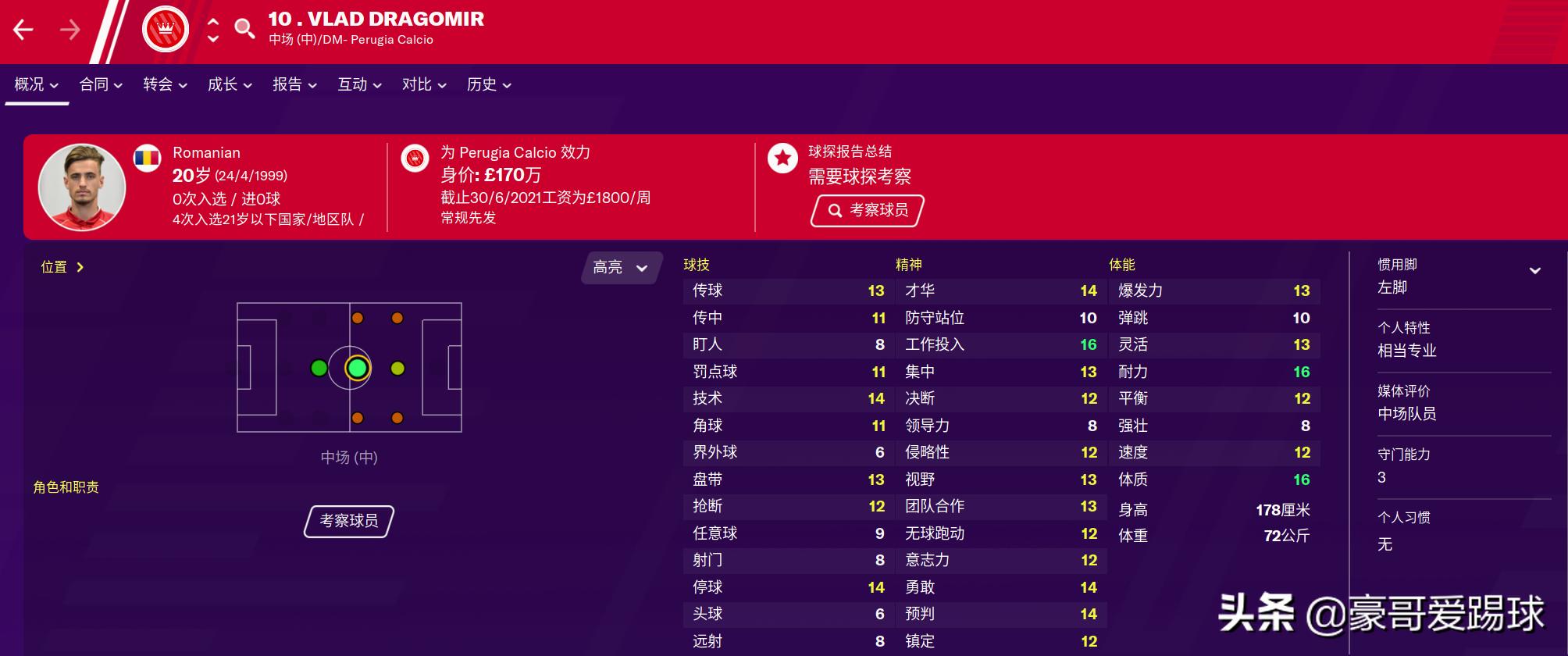Viewport: 1568px width, 656px height.
Task: Open the 历史 history tab
Action: pyautogui.click(x=483, y=84)
